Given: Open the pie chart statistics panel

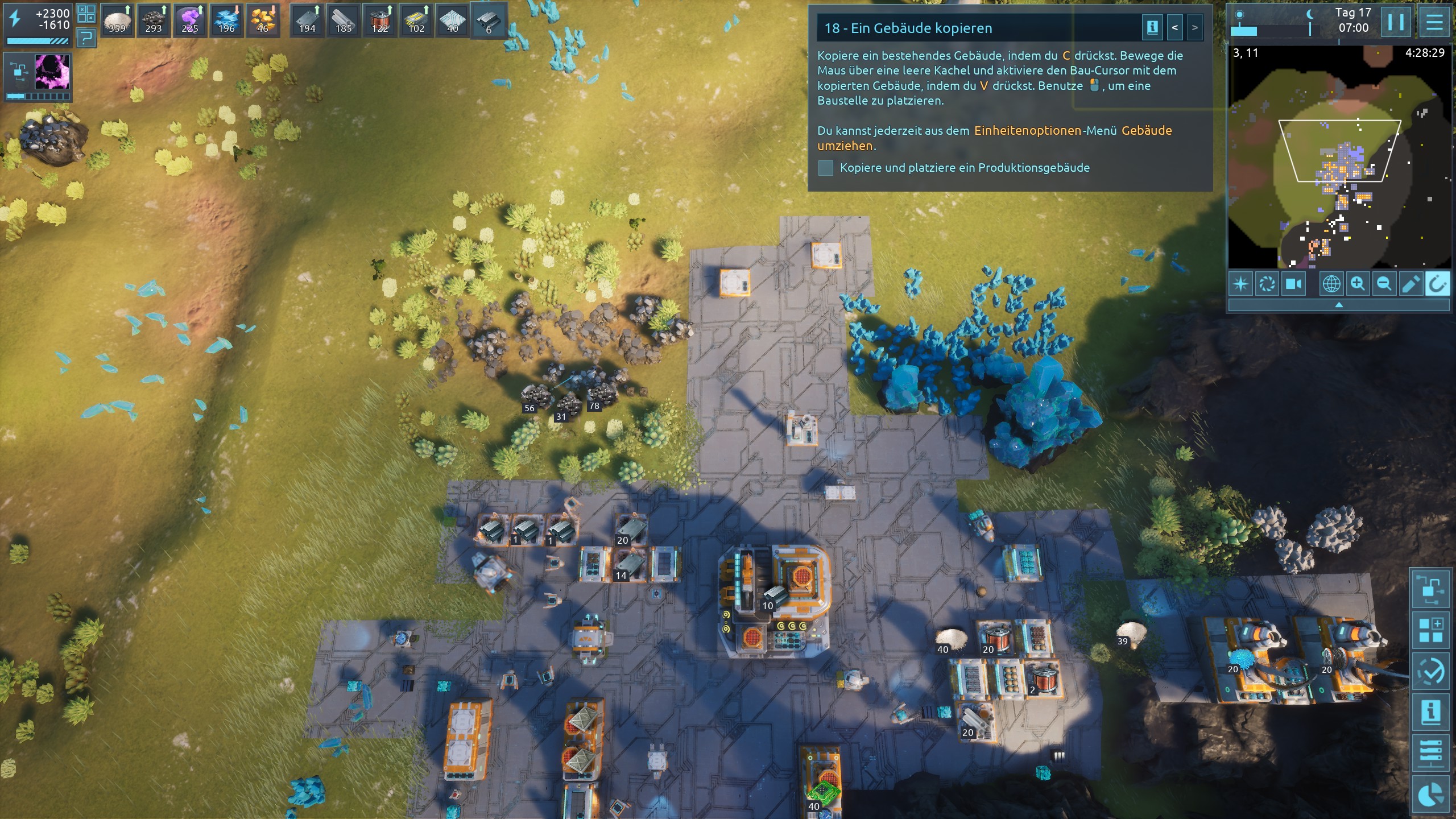Looking at the screenshot, I should pos(1430,795).
